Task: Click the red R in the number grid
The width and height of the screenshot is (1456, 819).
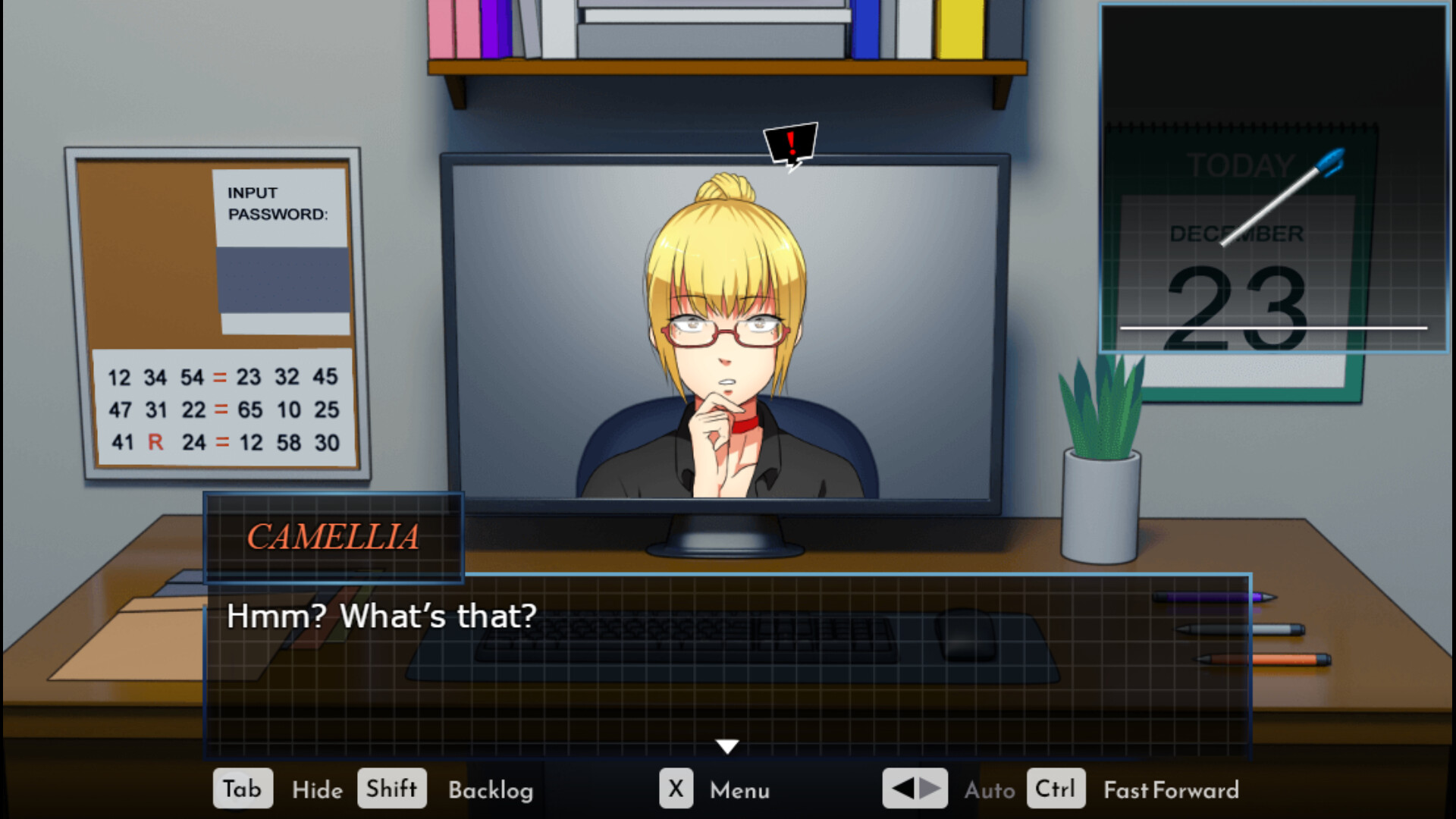Action: pos(158,442)
